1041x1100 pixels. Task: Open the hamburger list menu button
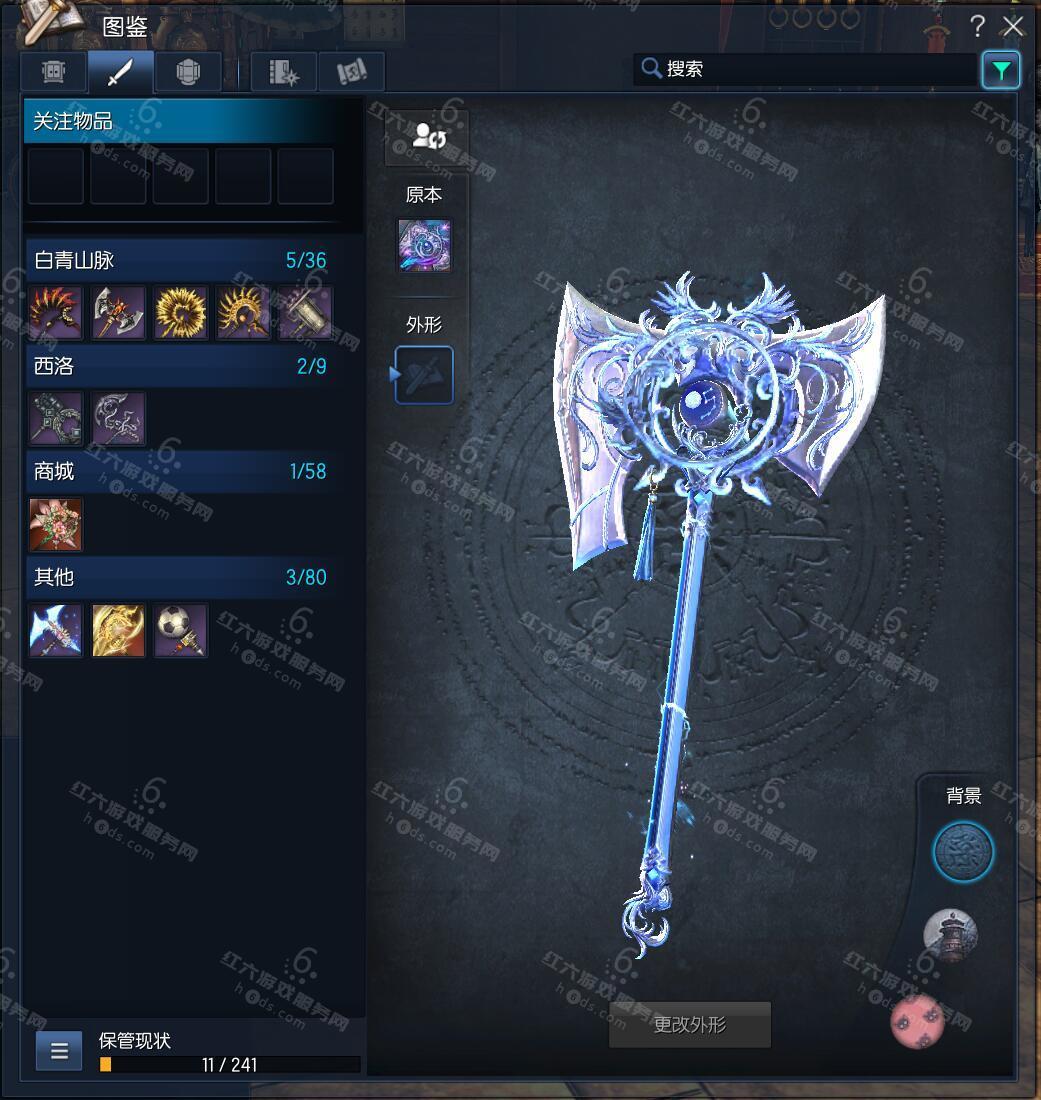pos(59,1051)
